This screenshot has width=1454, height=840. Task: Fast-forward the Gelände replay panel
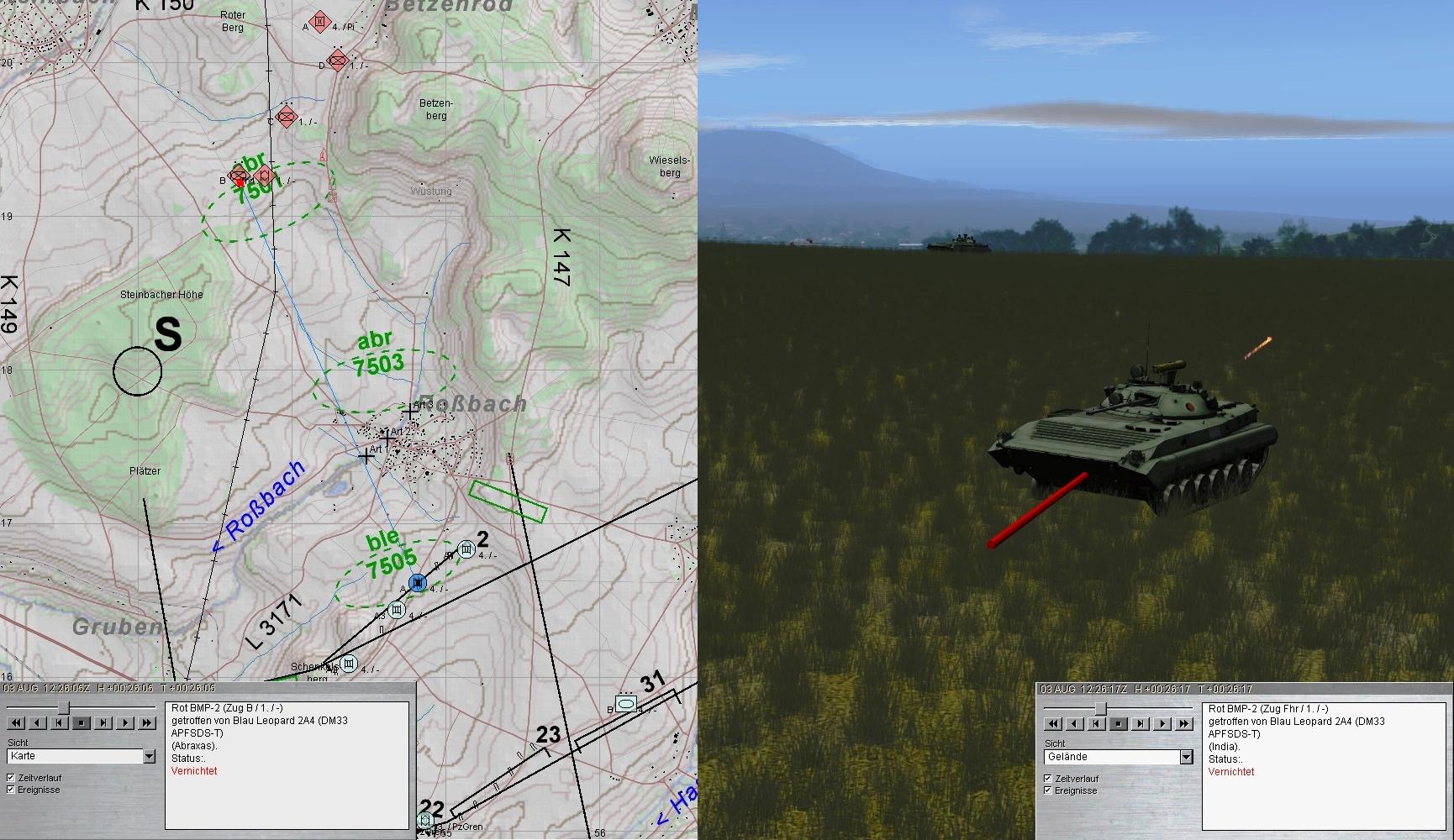(x=1184, y=723)
